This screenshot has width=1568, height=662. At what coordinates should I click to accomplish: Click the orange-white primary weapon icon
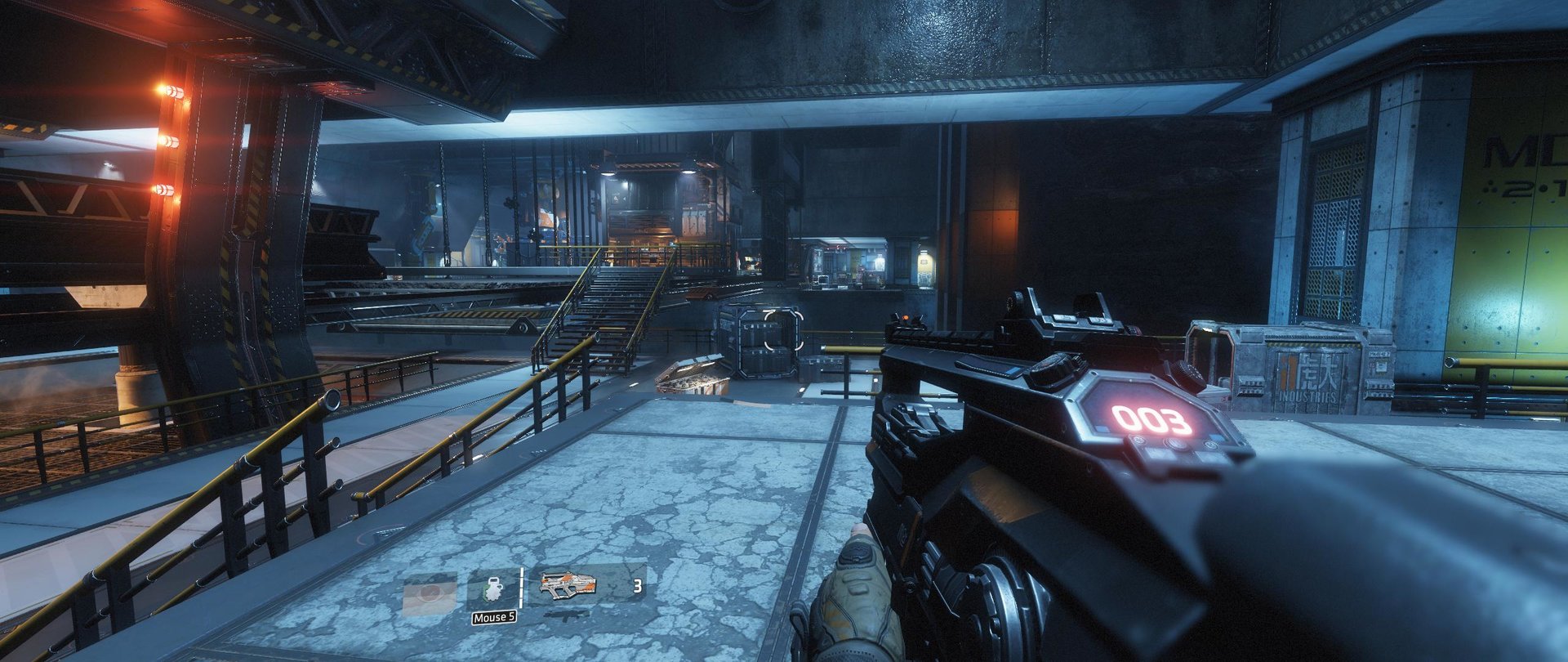point(568,584)
